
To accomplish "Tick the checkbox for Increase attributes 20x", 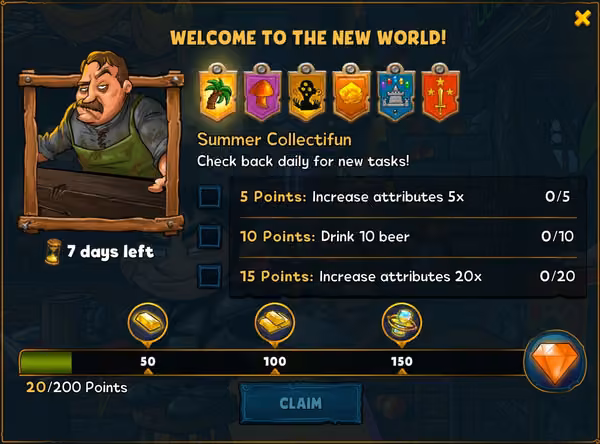I will 209,276.
